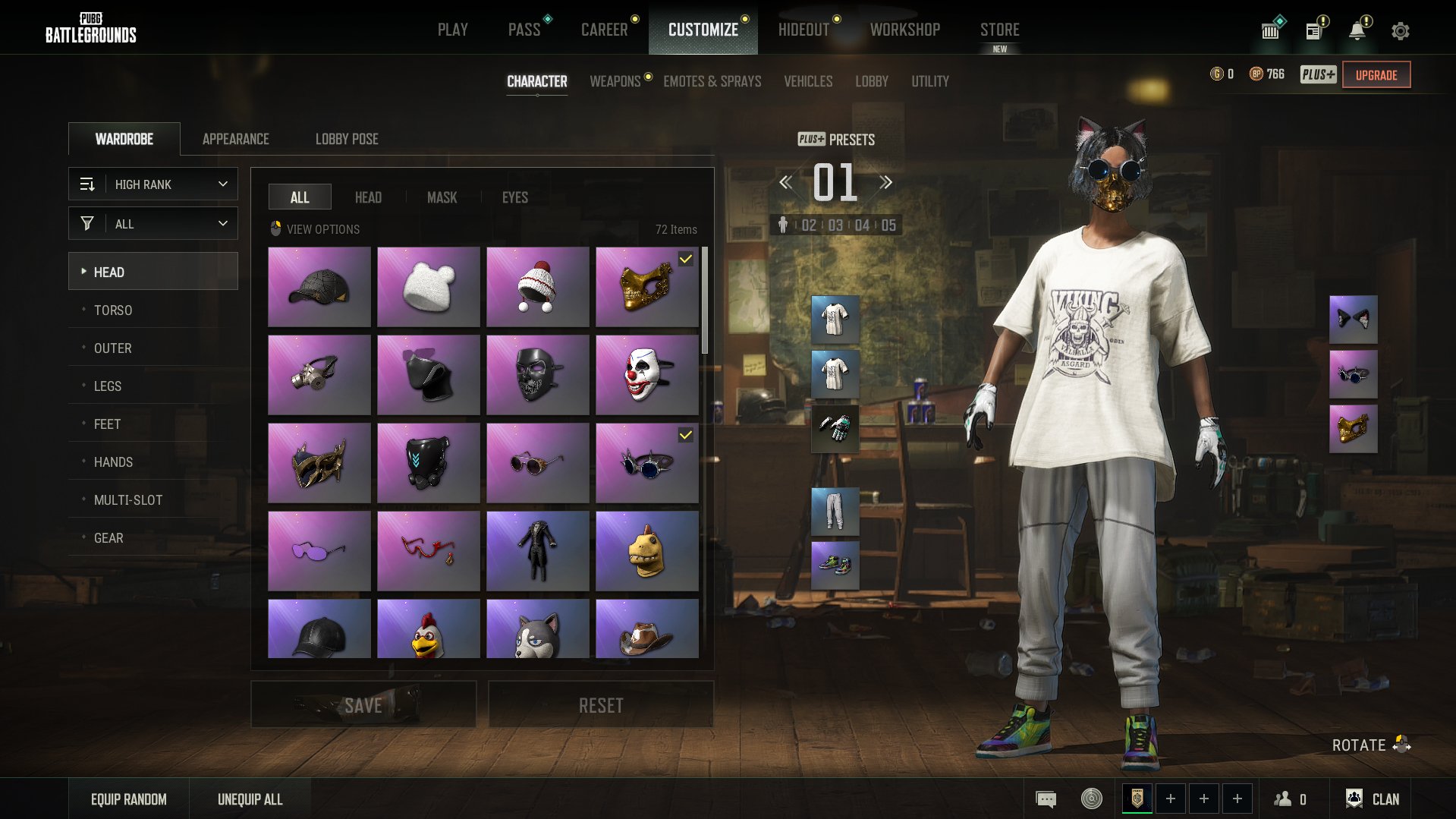Click the Save button
Image resolution: width=1456 pixels, height=819 pixels.
(363, 705)
